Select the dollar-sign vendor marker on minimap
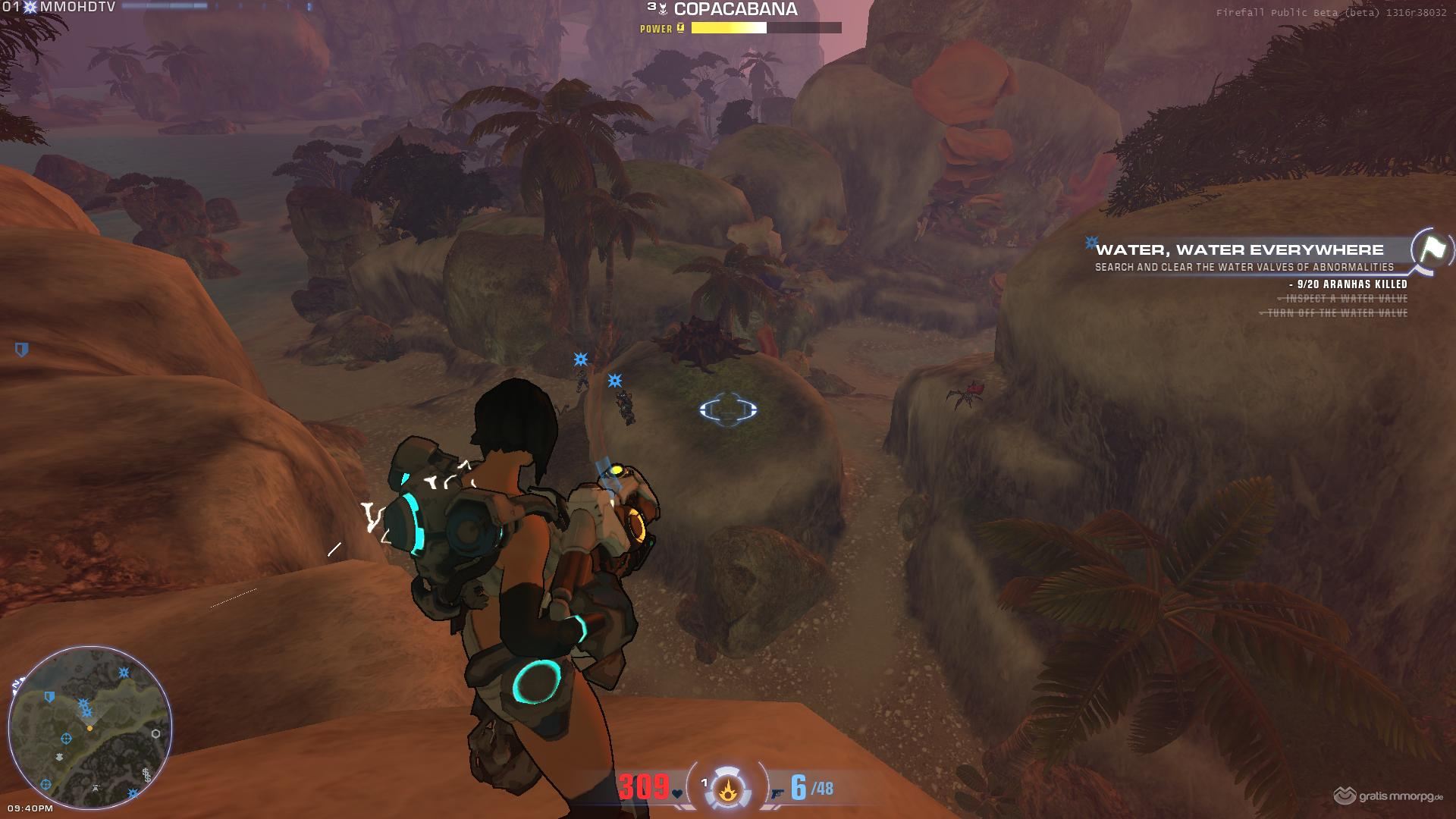Screen dimensions: 1456x819 [146, 775]
